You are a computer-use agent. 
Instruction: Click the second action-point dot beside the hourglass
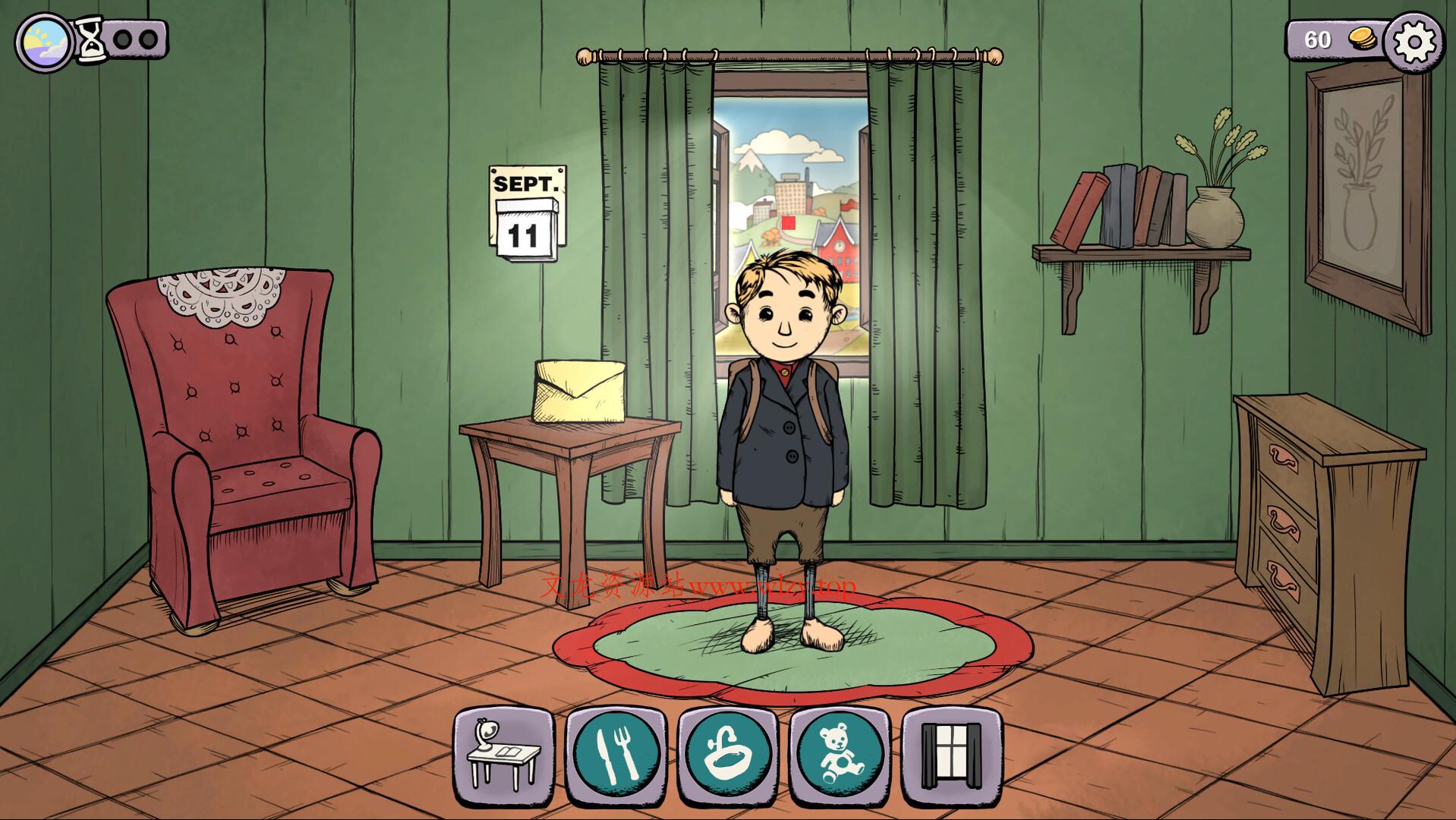(x=147, y=39)
